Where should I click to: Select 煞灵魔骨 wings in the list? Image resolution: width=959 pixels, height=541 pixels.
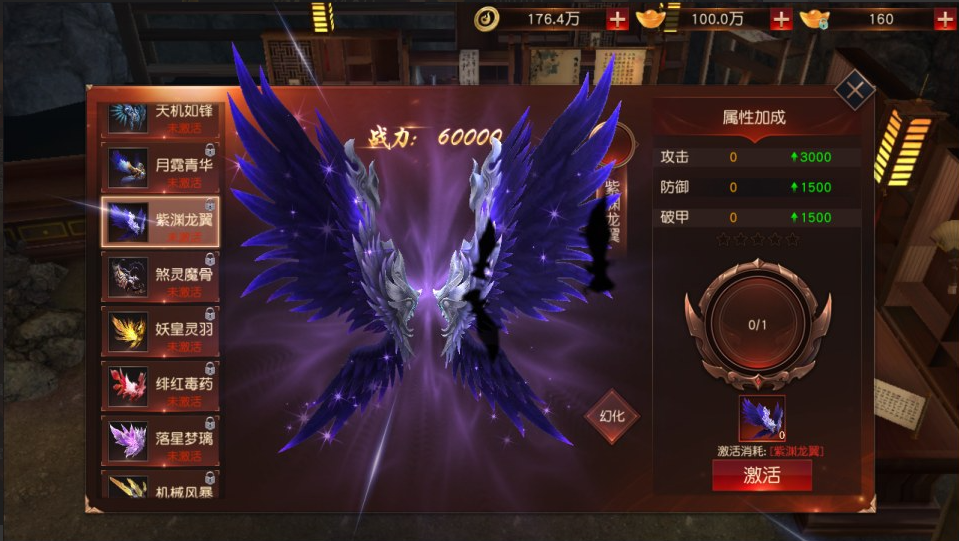tap(161, 277)
